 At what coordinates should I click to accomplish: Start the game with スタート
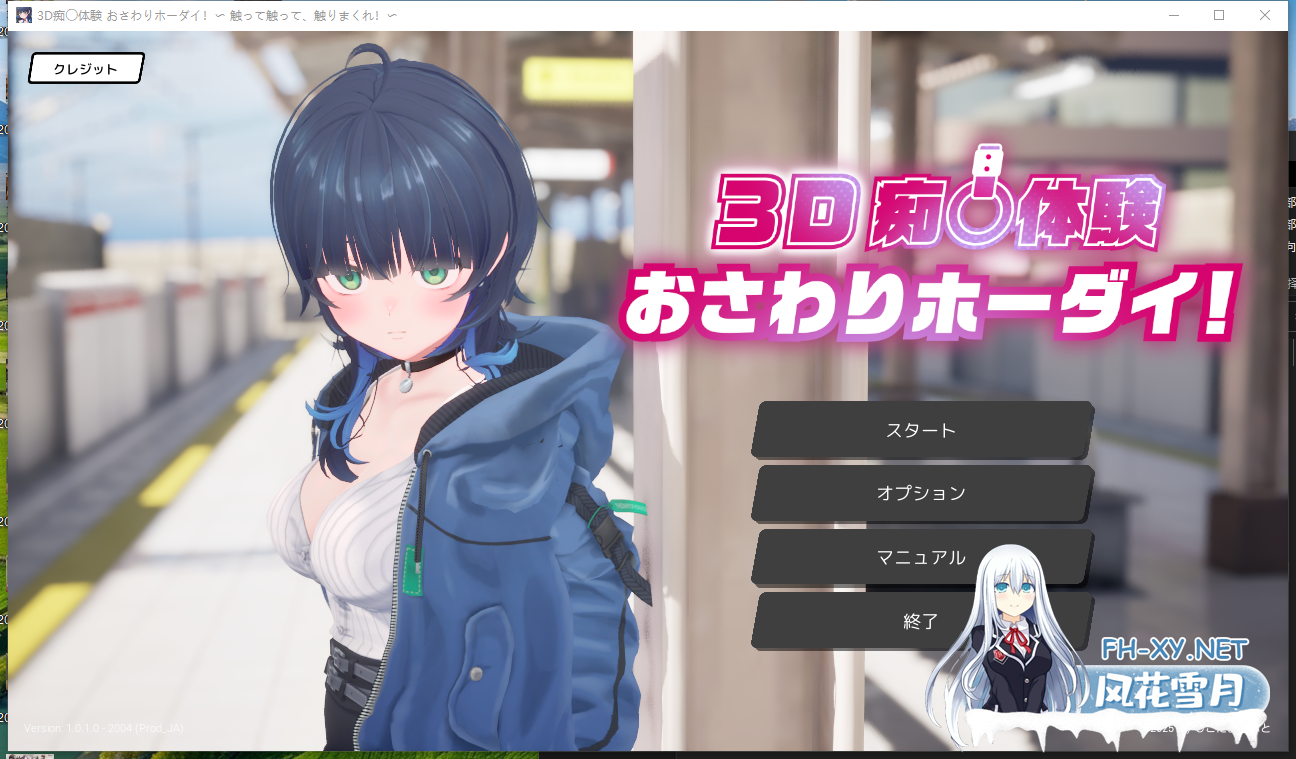(921, 430)
